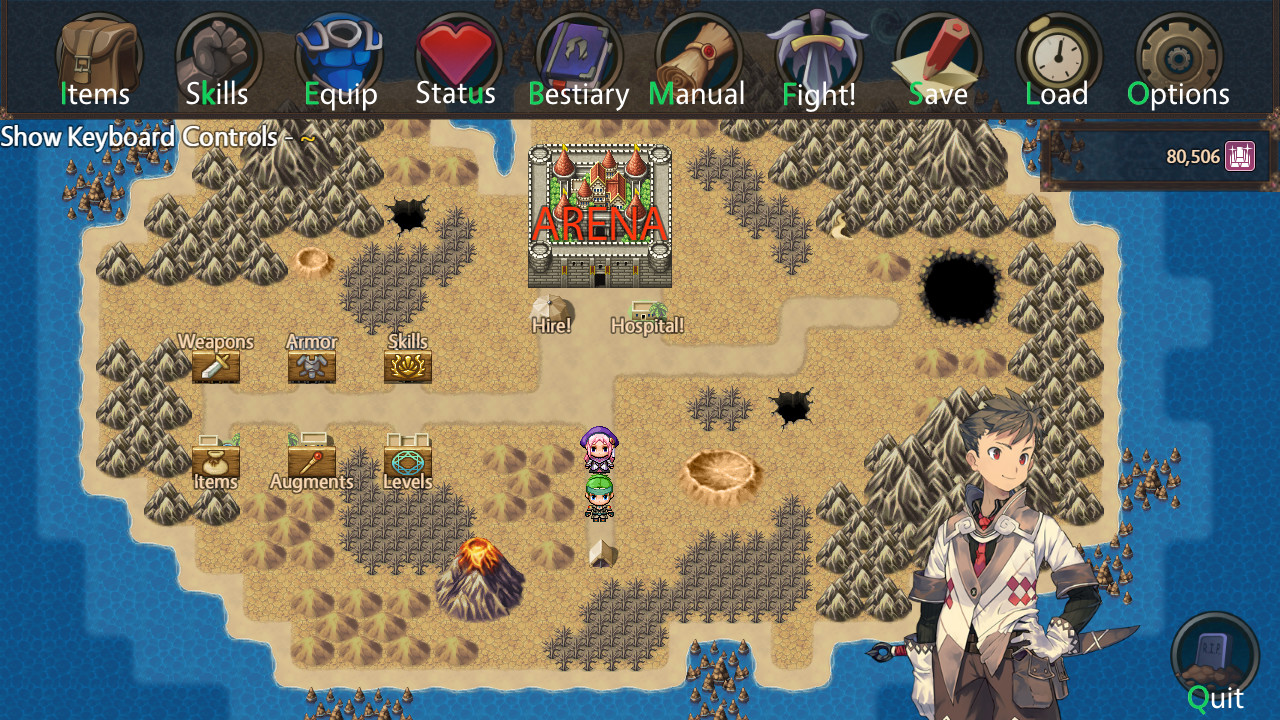Open the Items backpack menu icon
Viewport: 1280px width, 720px height.
pyautogui.click(x=97, y=55)
